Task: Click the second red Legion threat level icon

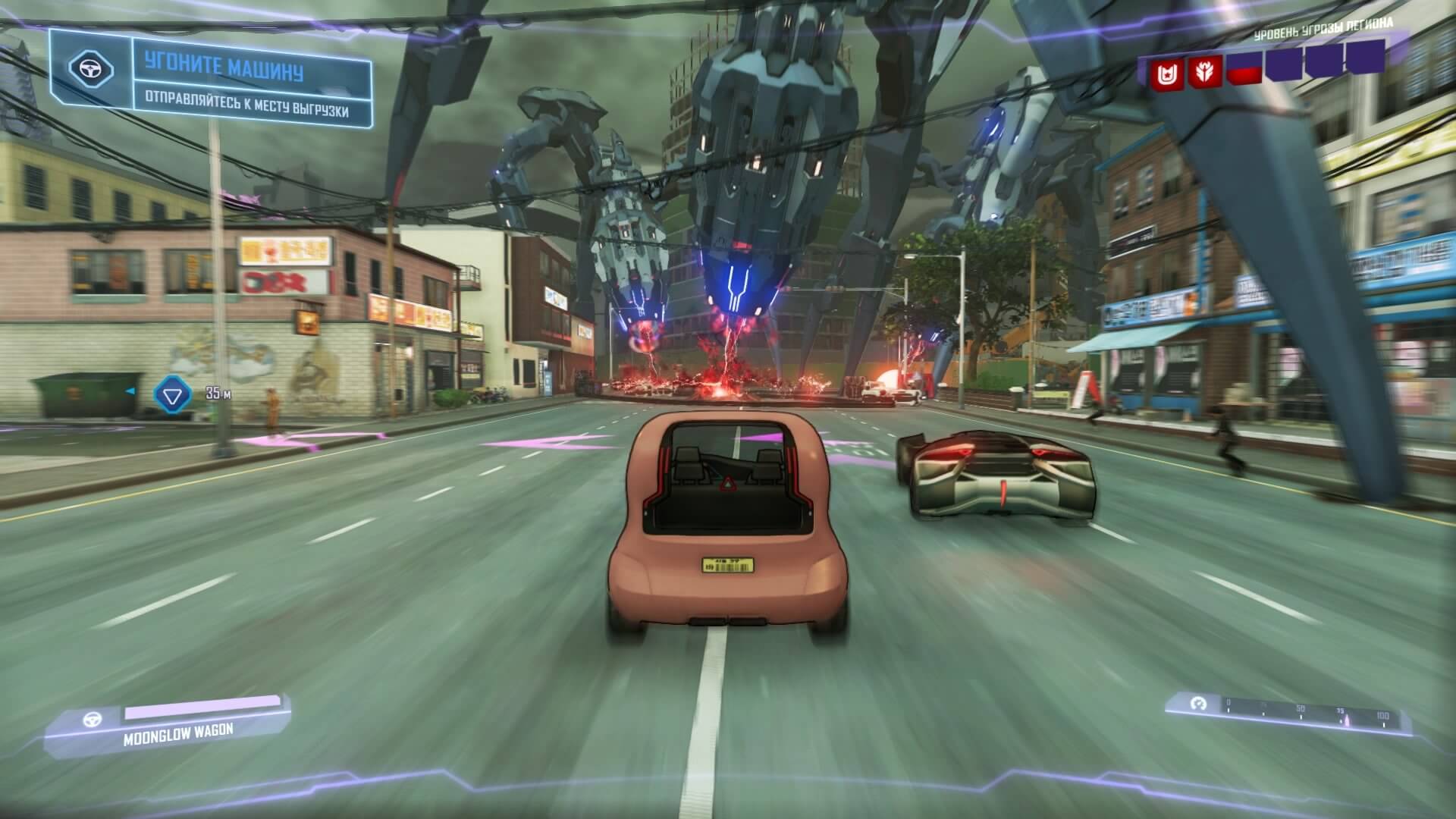Action: click(1204, 74)
